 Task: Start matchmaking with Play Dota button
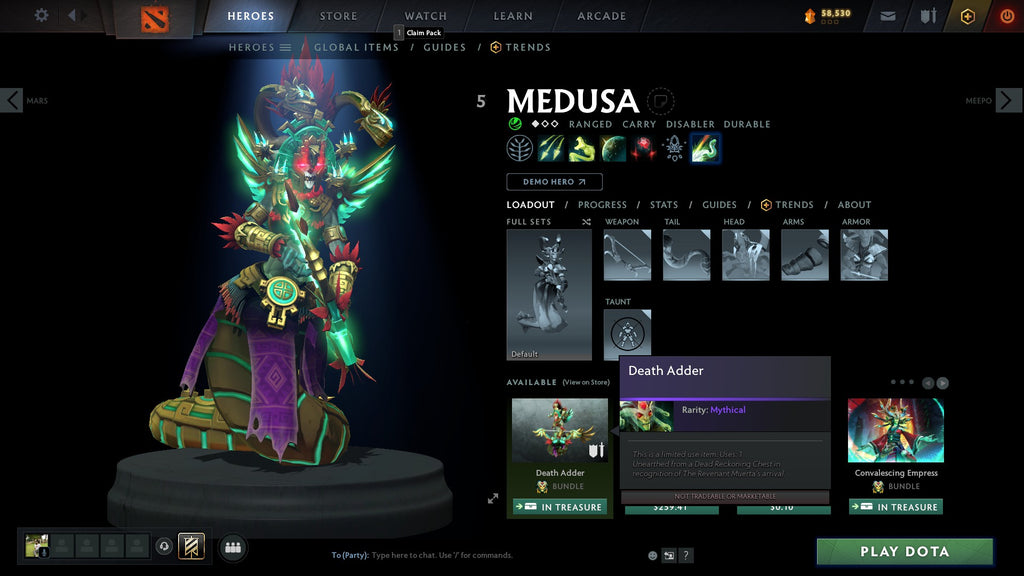[905, 552]
